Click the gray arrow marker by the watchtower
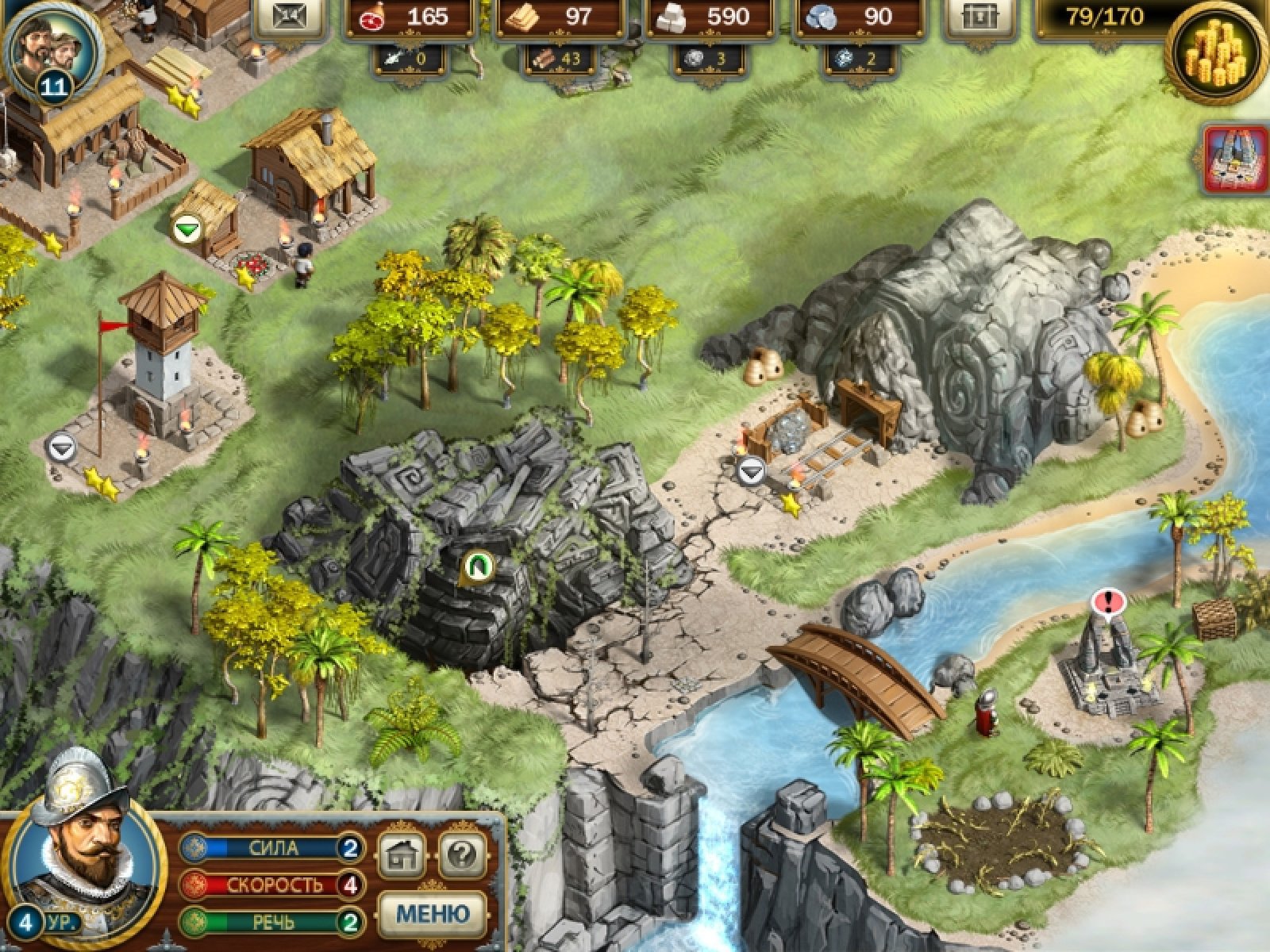Image resolution: width=1270 pixels, height=952 pixels. tap(61, 448)
